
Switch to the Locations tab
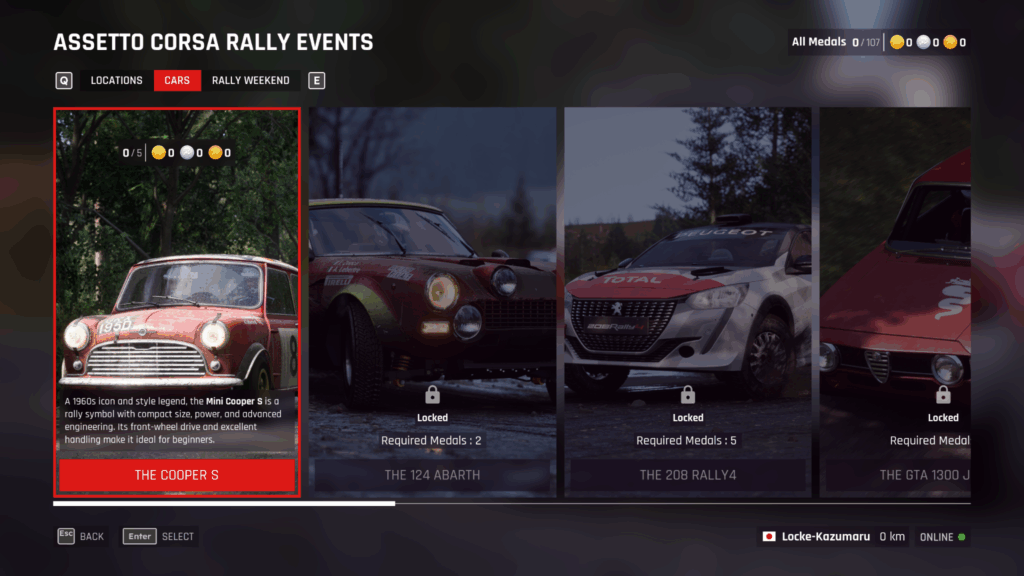pyautogui.click(x=116, y=81)
